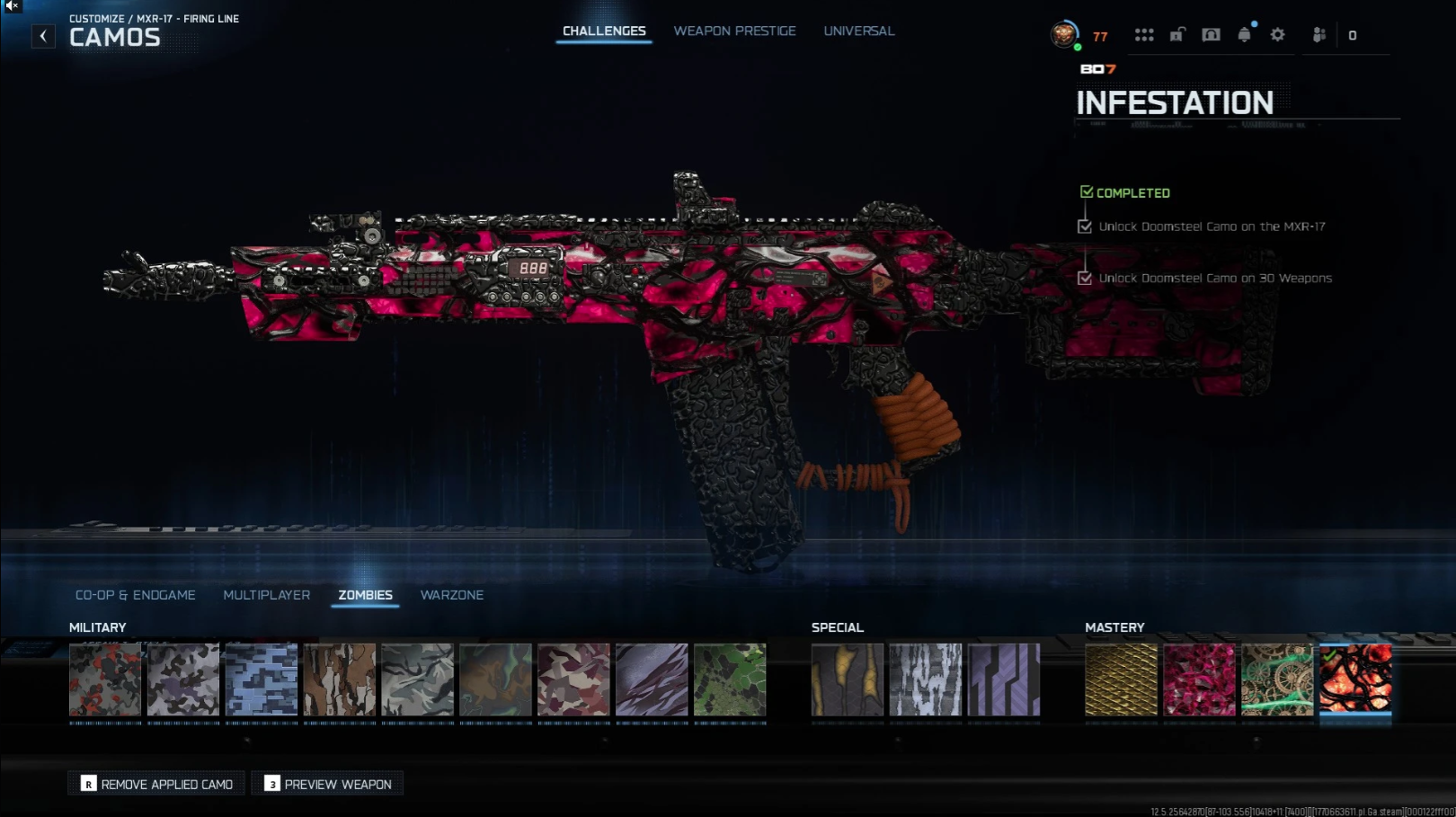Go back with the arrow button
1456x817 pixels.
click(43, 36)
